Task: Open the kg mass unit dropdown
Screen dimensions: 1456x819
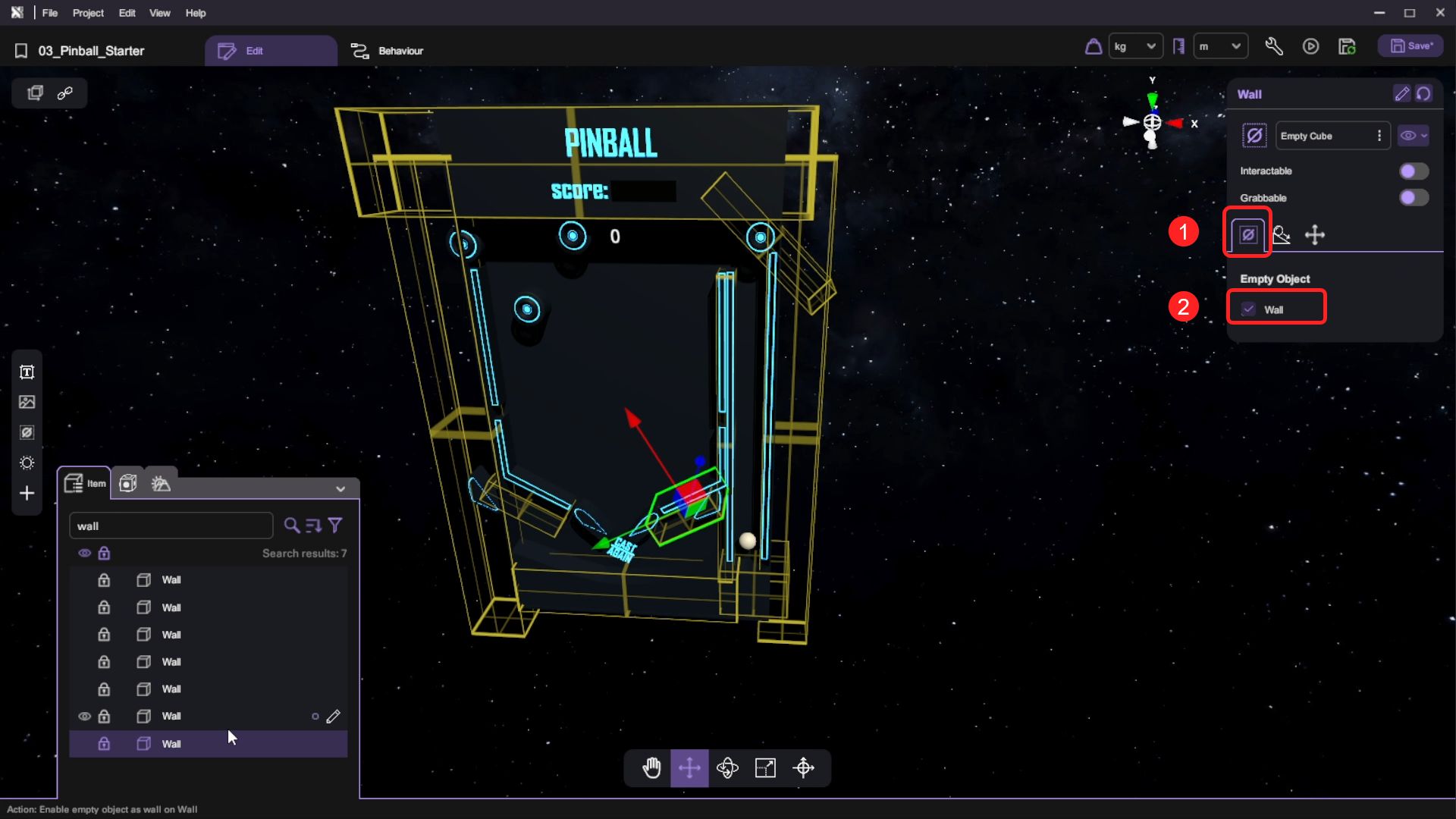Action: click(x=1134, y=46)
